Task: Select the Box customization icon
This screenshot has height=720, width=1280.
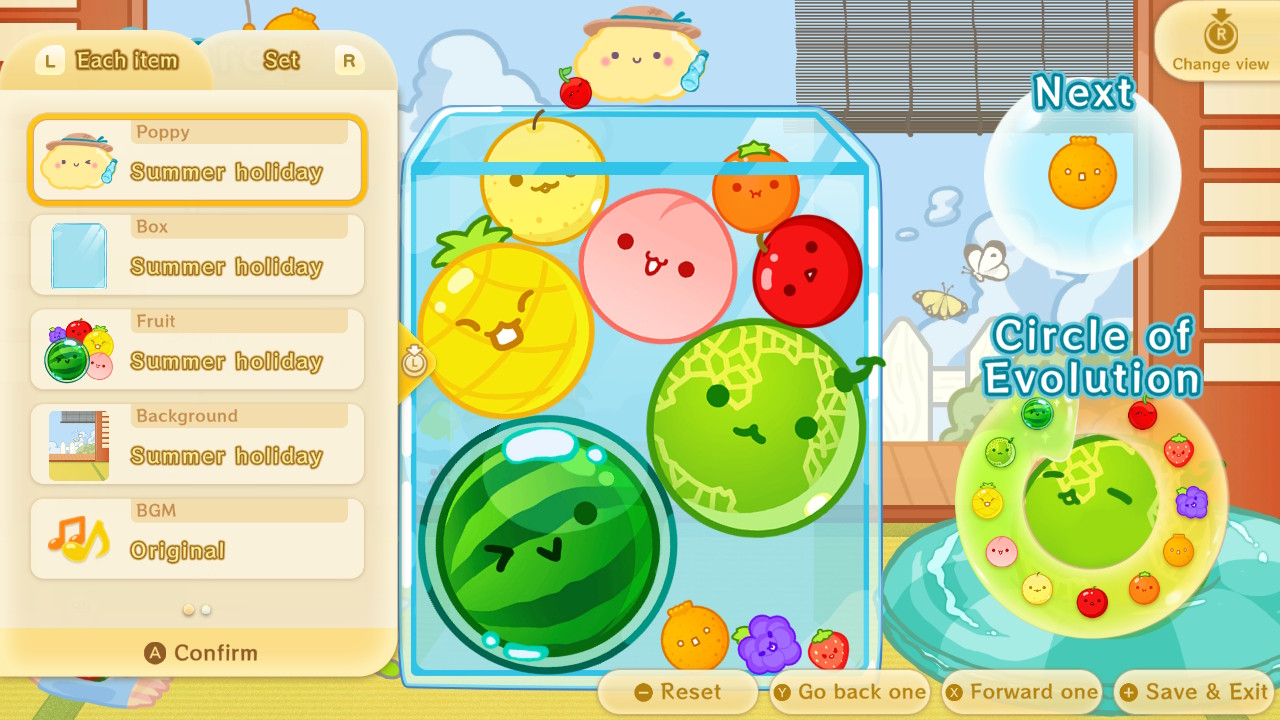Action: tap(80, 253)
